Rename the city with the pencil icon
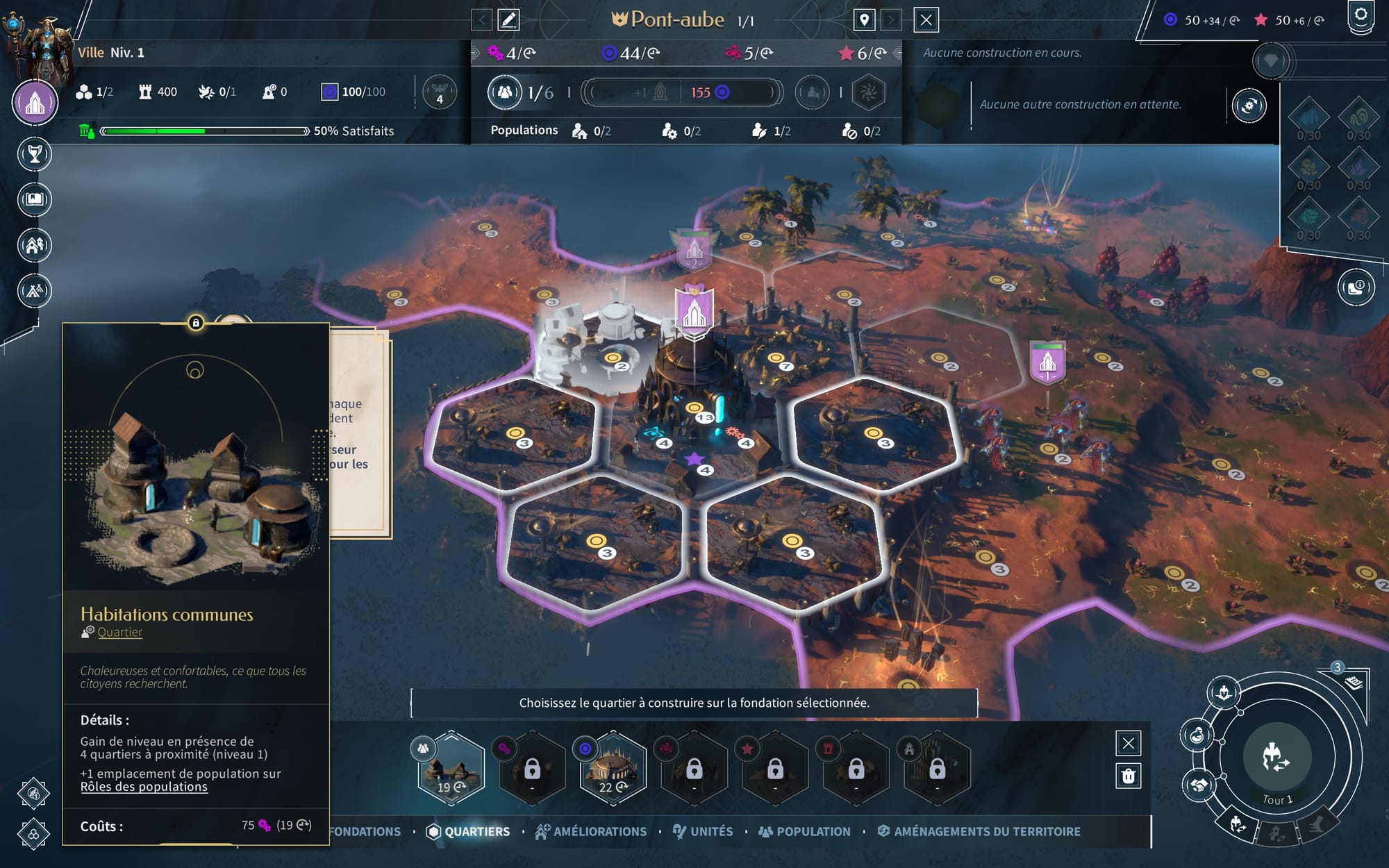This screenshot has width=1389, height=868. pos(508,20)
